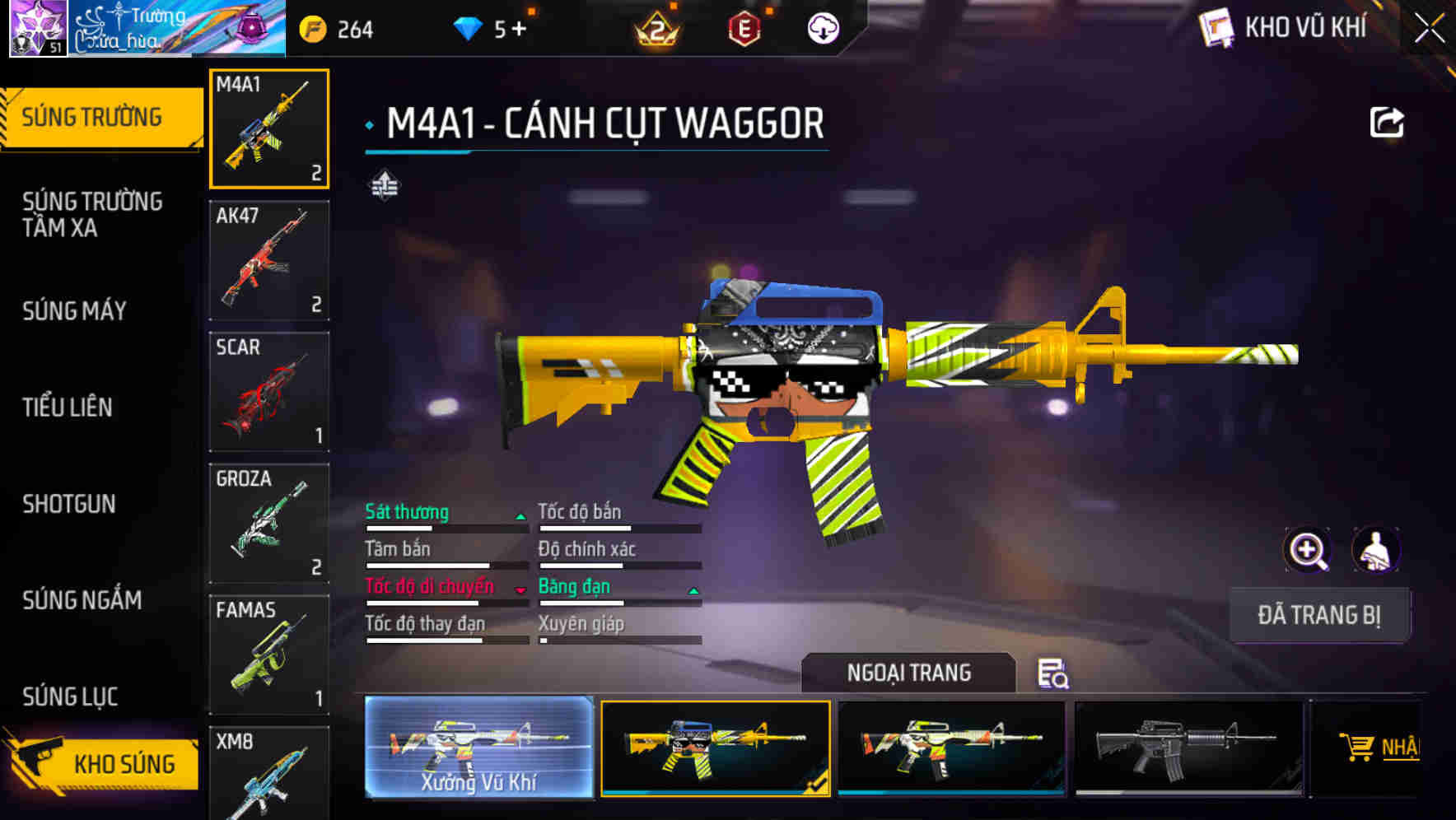Open the Súng Máy weapon category
Screen dimensions: 1456x820
click(74, 310)
